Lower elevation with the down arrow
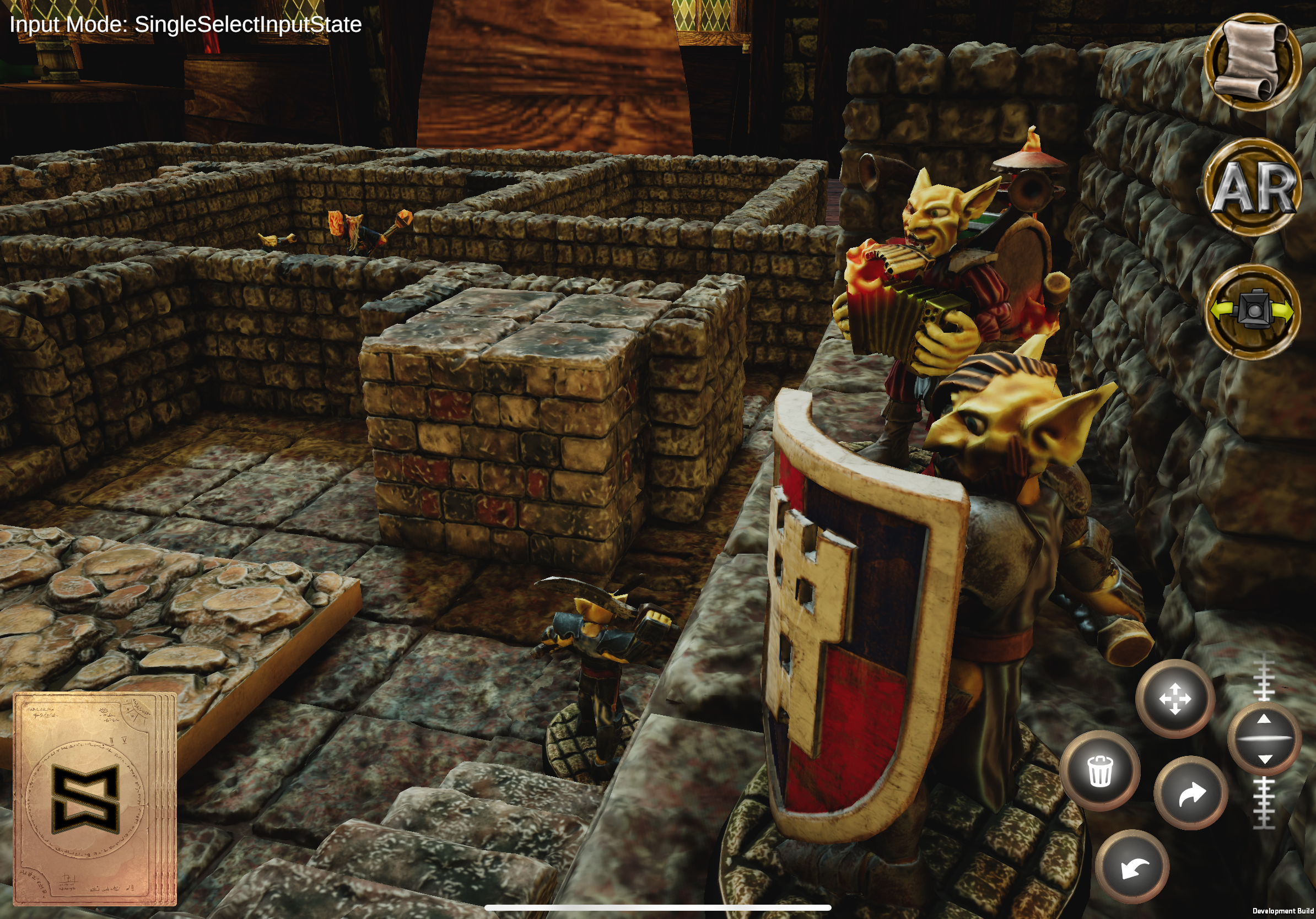 [x=1264, y=759]
